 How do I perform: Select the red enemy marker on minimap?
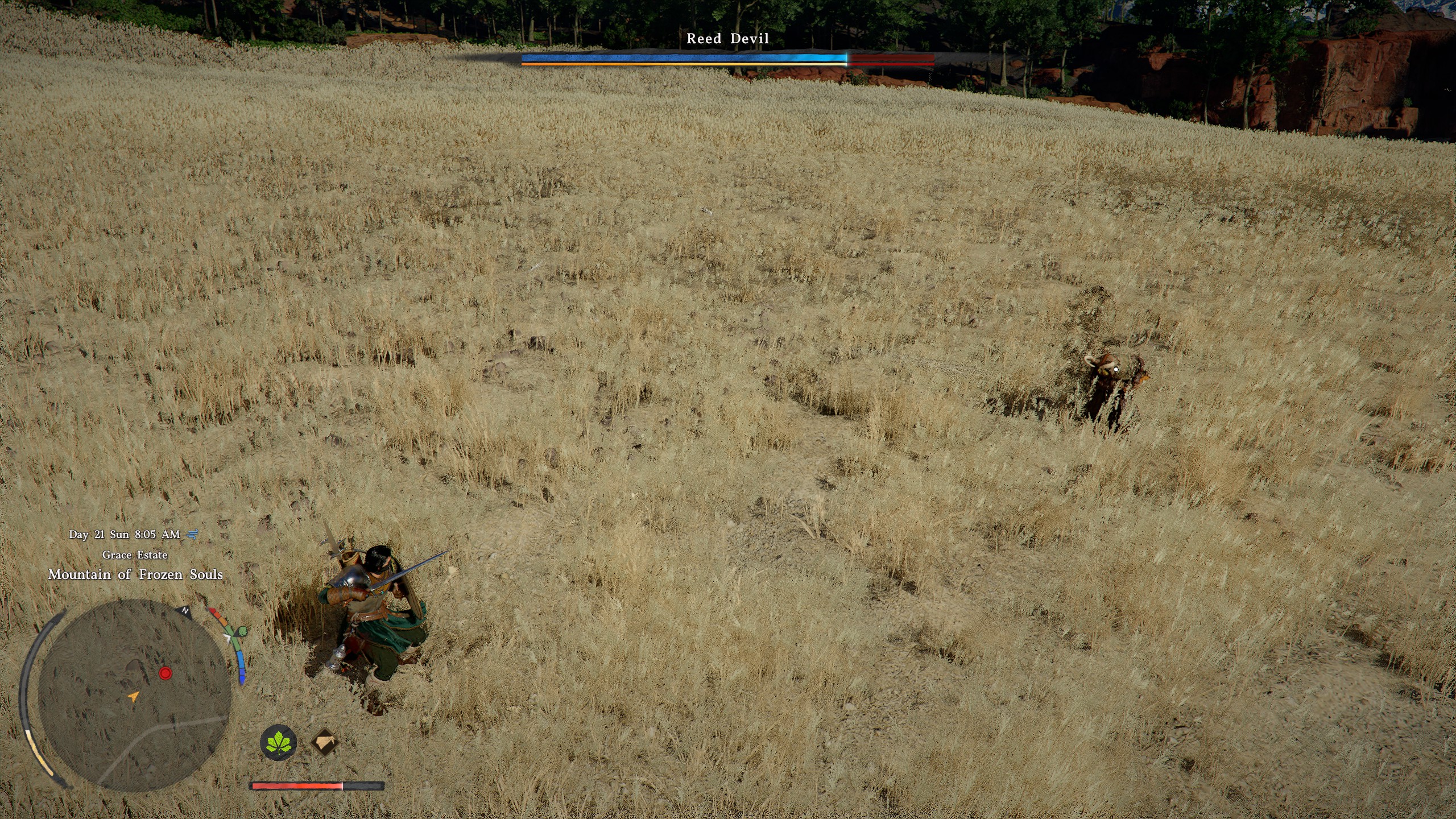pyautogui.click(x=165, y=673)
